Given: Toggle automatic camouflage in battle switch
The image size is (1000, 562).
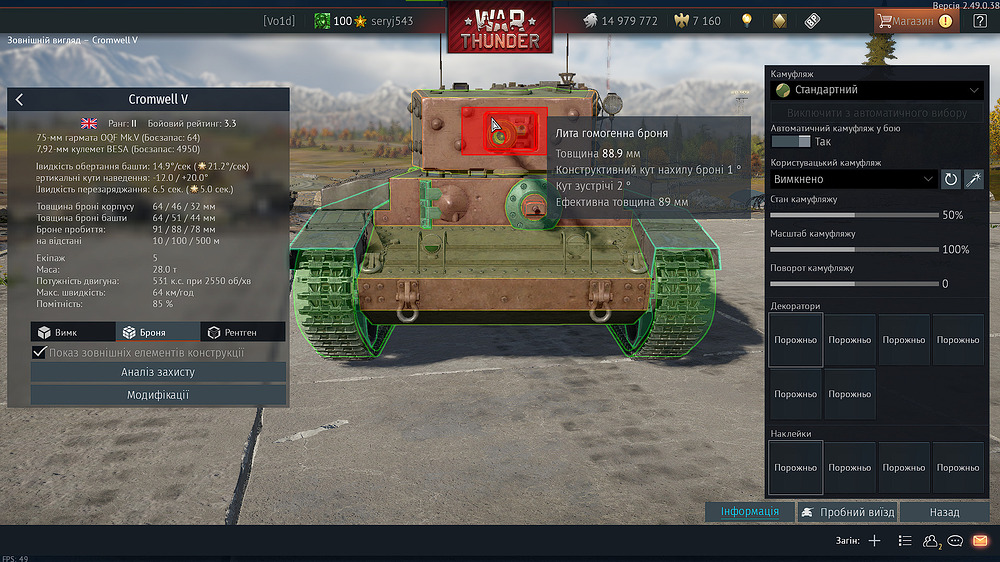Looking at the screenshot, I should [798, 142].
